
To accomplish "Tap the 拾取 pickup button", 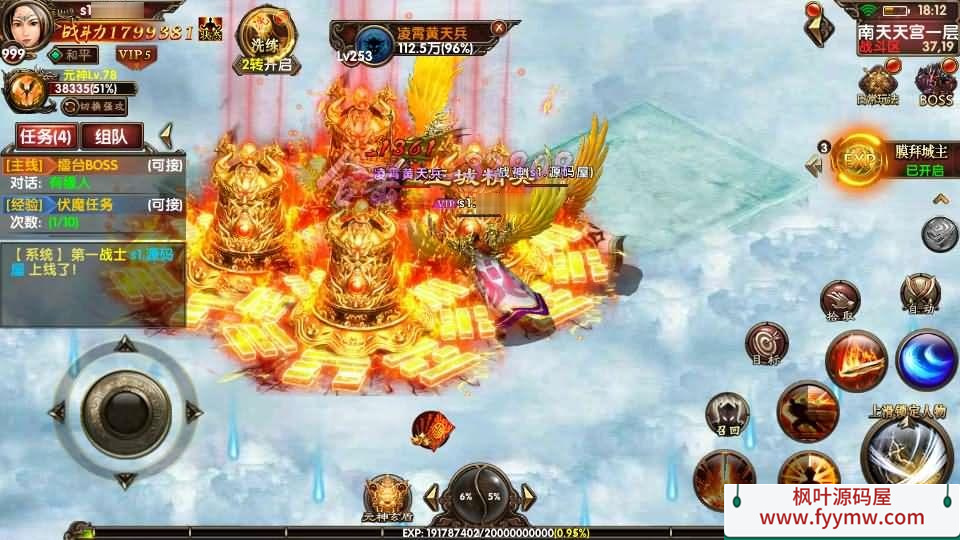I will (840, 300).
